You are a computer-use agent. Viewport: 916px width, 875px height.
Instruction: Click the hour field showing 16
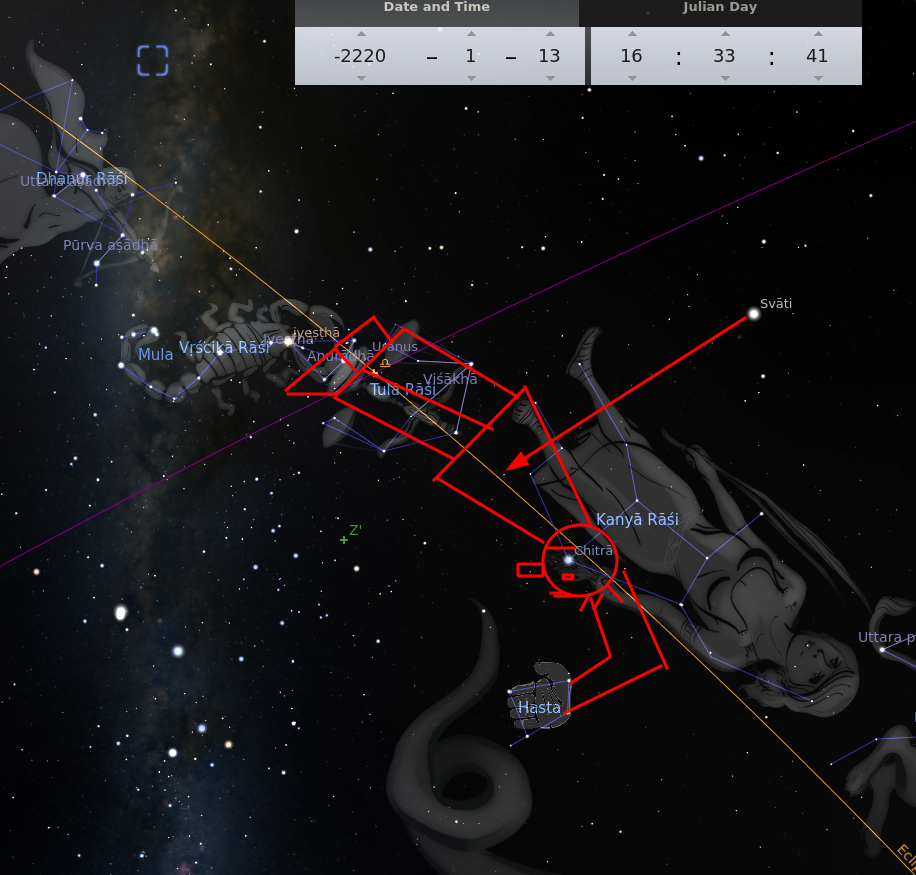pyautogui.click(x=631, y=56)
